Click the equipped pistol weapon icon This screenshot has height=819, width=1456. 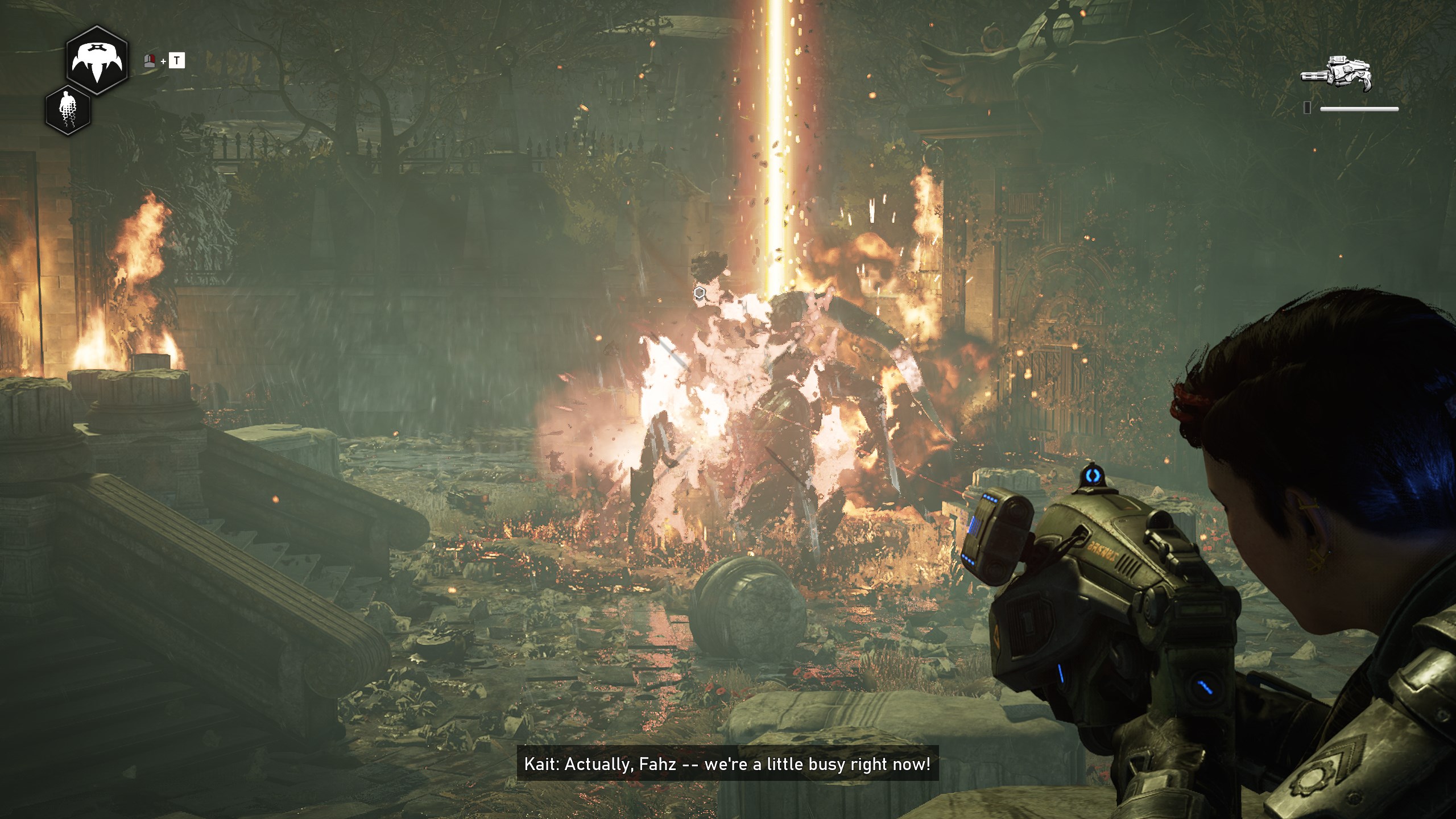tap(1336, 74)
